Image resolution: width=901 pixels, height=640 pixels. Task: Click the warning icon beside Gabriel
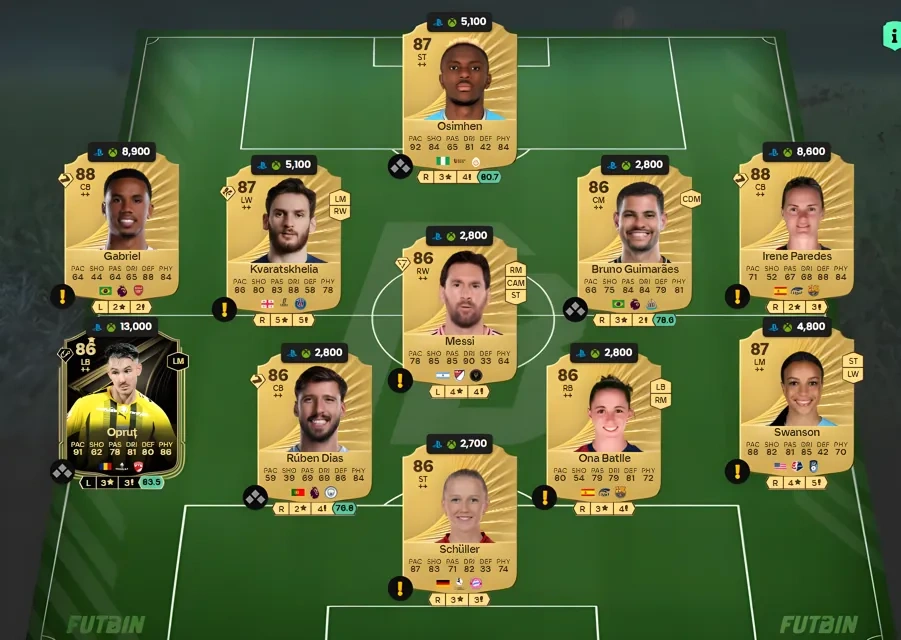[62, 296]
